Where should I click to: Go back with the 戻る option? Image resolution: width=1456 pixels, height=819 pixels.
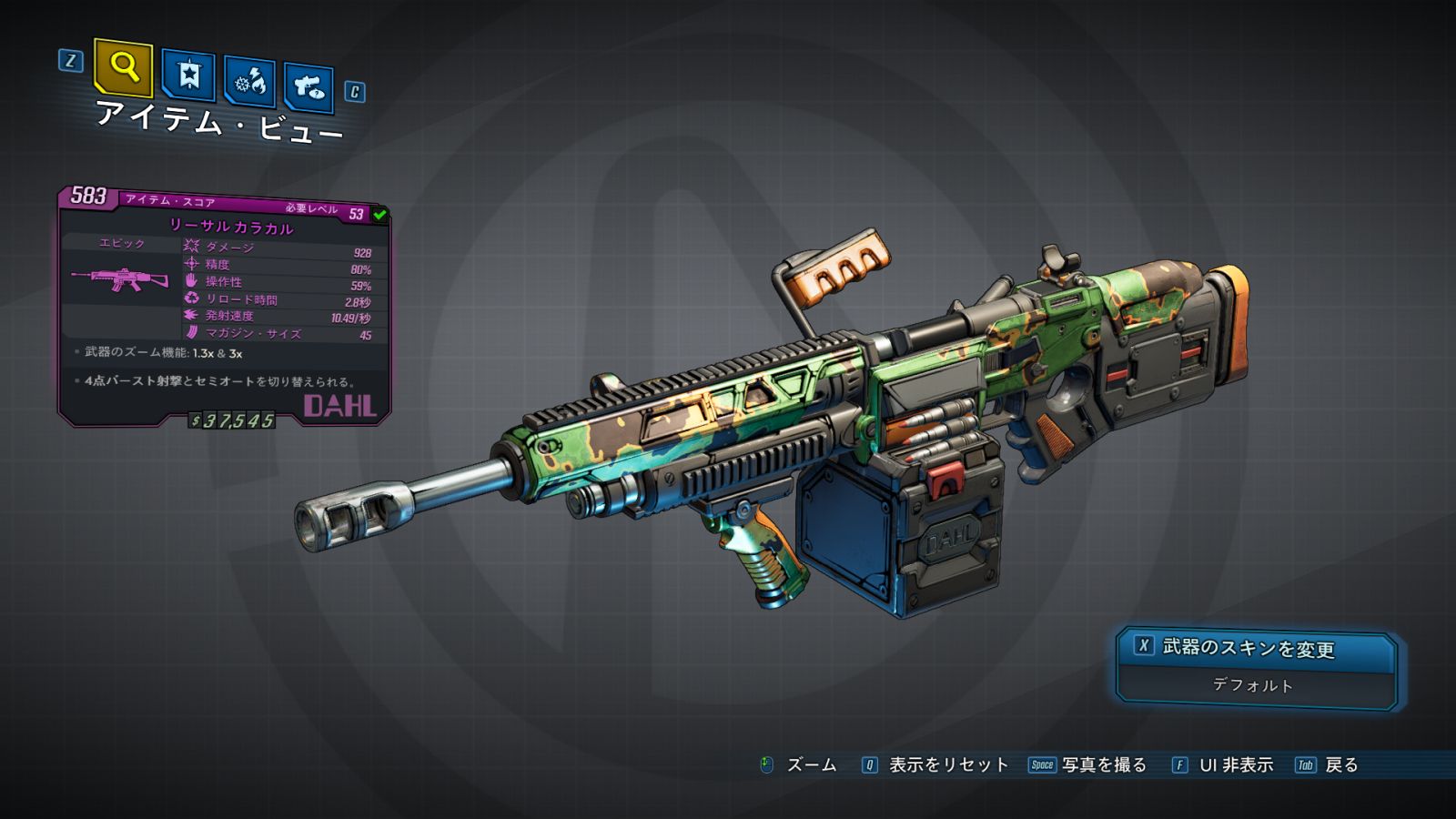(x=1328, y=765)
